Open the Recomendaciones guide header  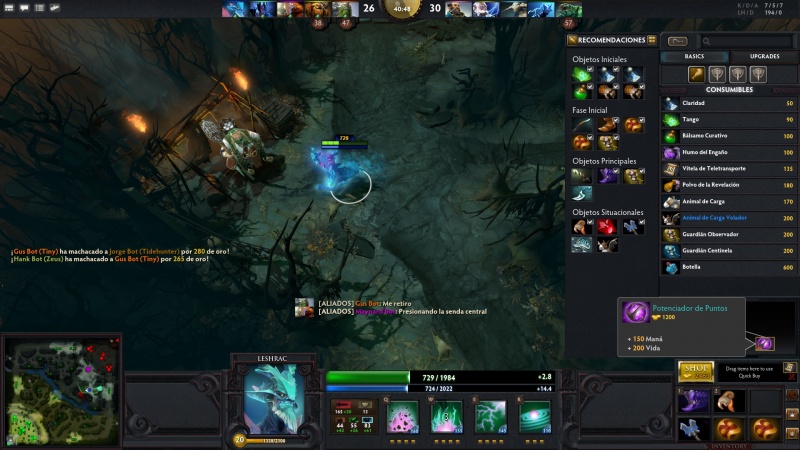(x=612, y=40)
